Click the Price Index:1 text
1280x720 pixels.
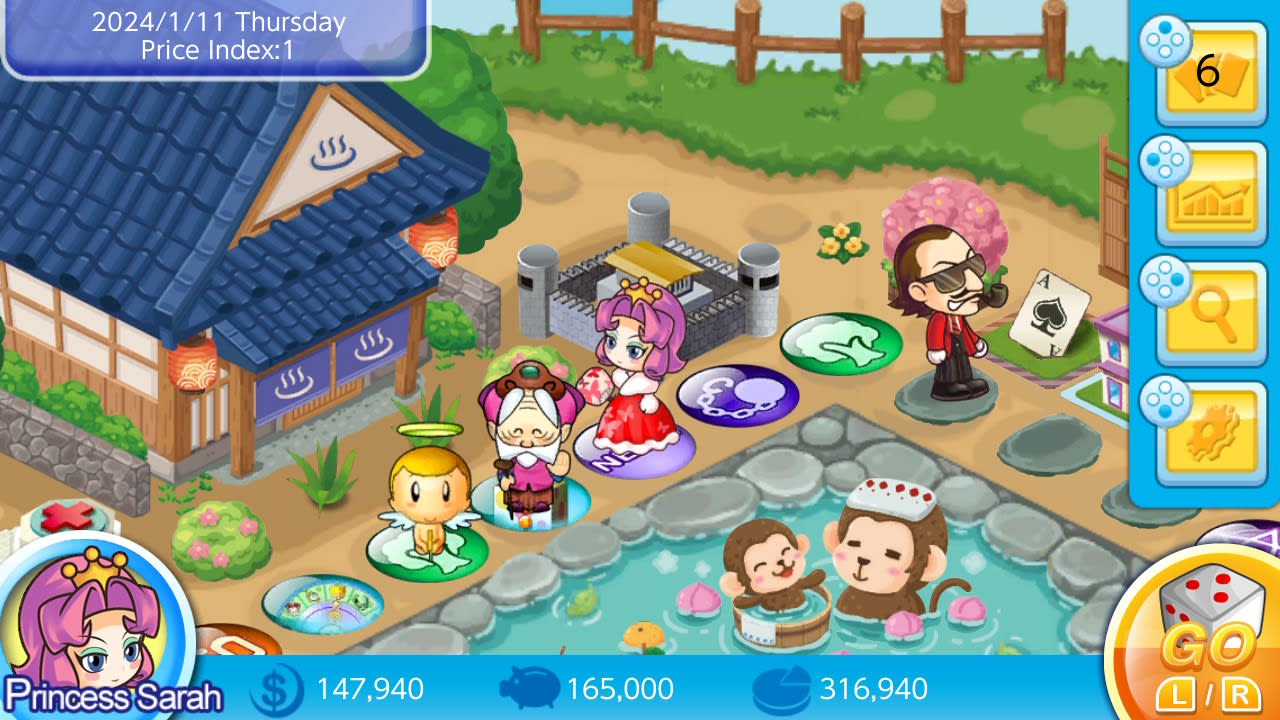pyautogui.click(x=218, y=50)
